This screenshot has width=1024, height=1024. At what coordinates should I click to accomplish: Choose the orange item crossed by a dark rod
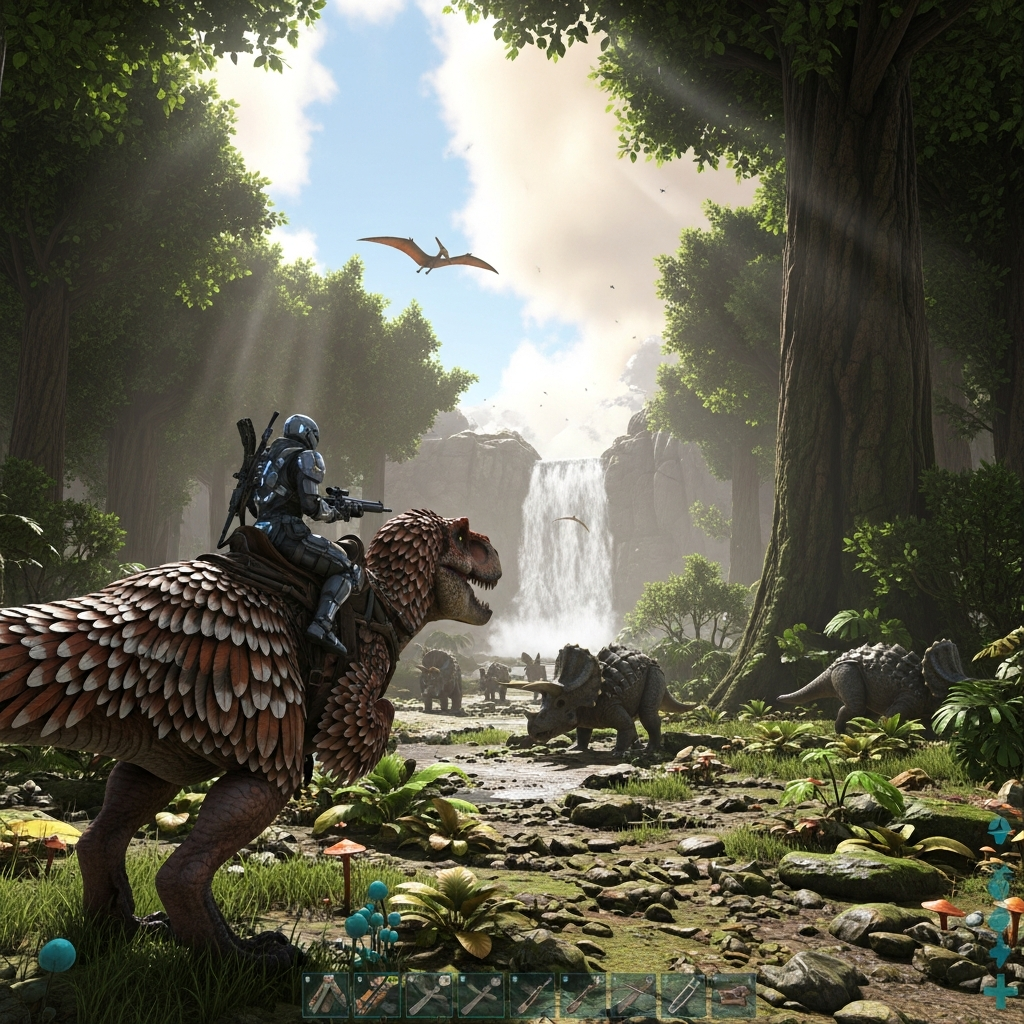pos(377,995)
